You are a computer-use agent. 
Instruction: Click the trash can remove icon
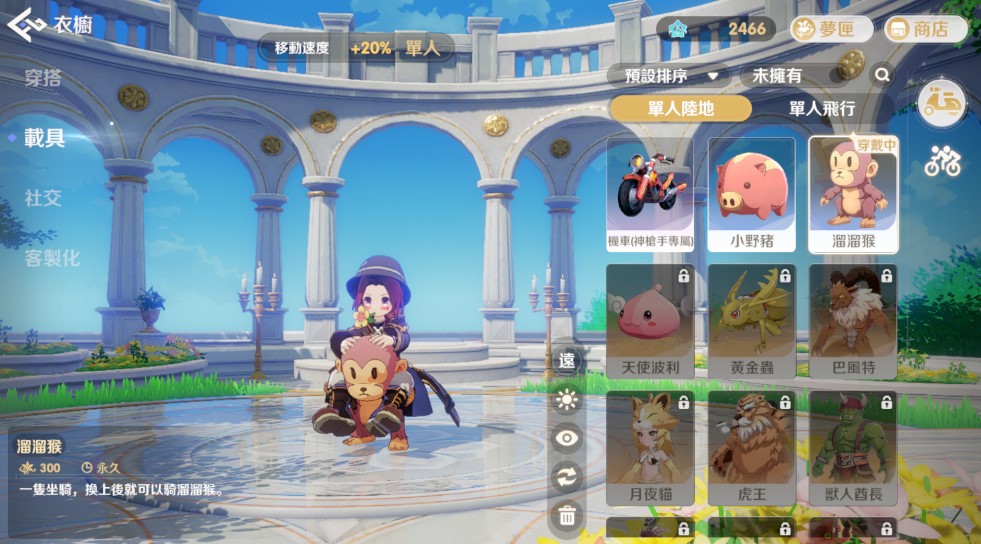coord(567,515)
